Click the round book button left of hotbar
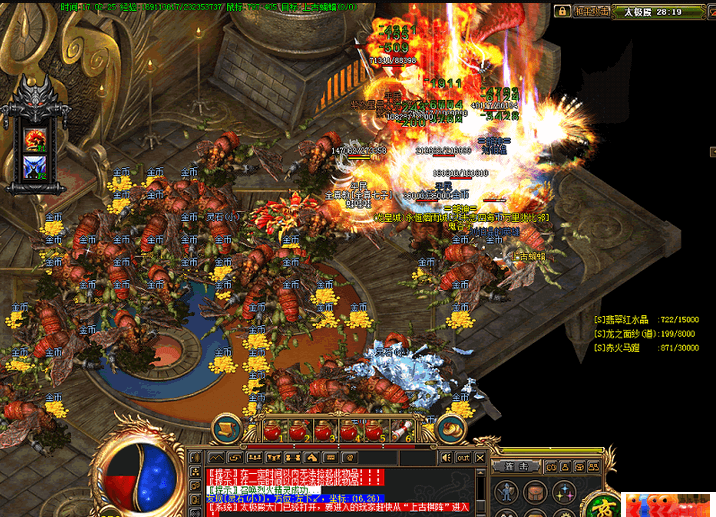Screen dimensions: 716x517 [230, 430]
